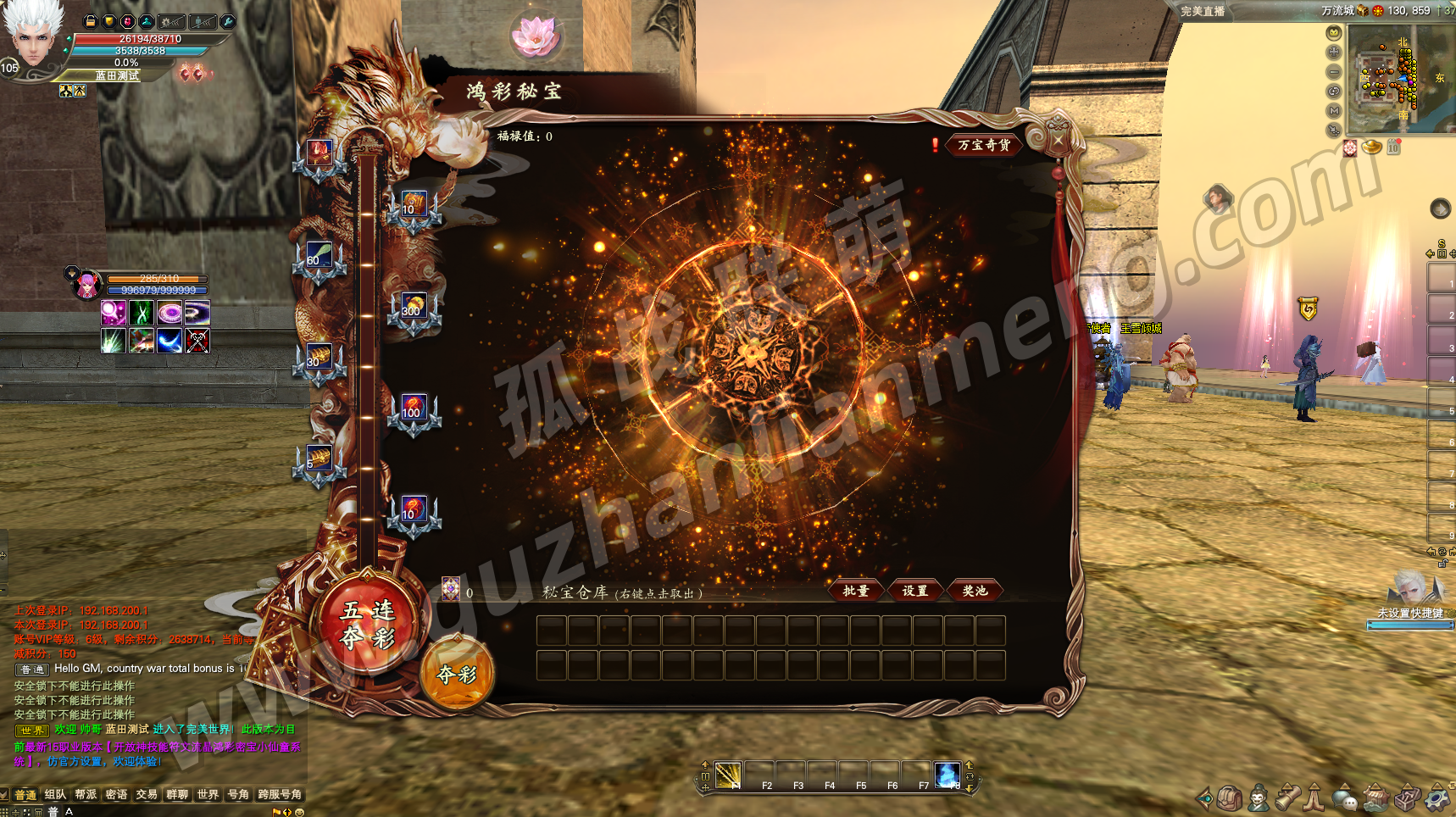Click the minimap's minus zoom button
The image size is (1456, 817).
tap(1334, 71)
